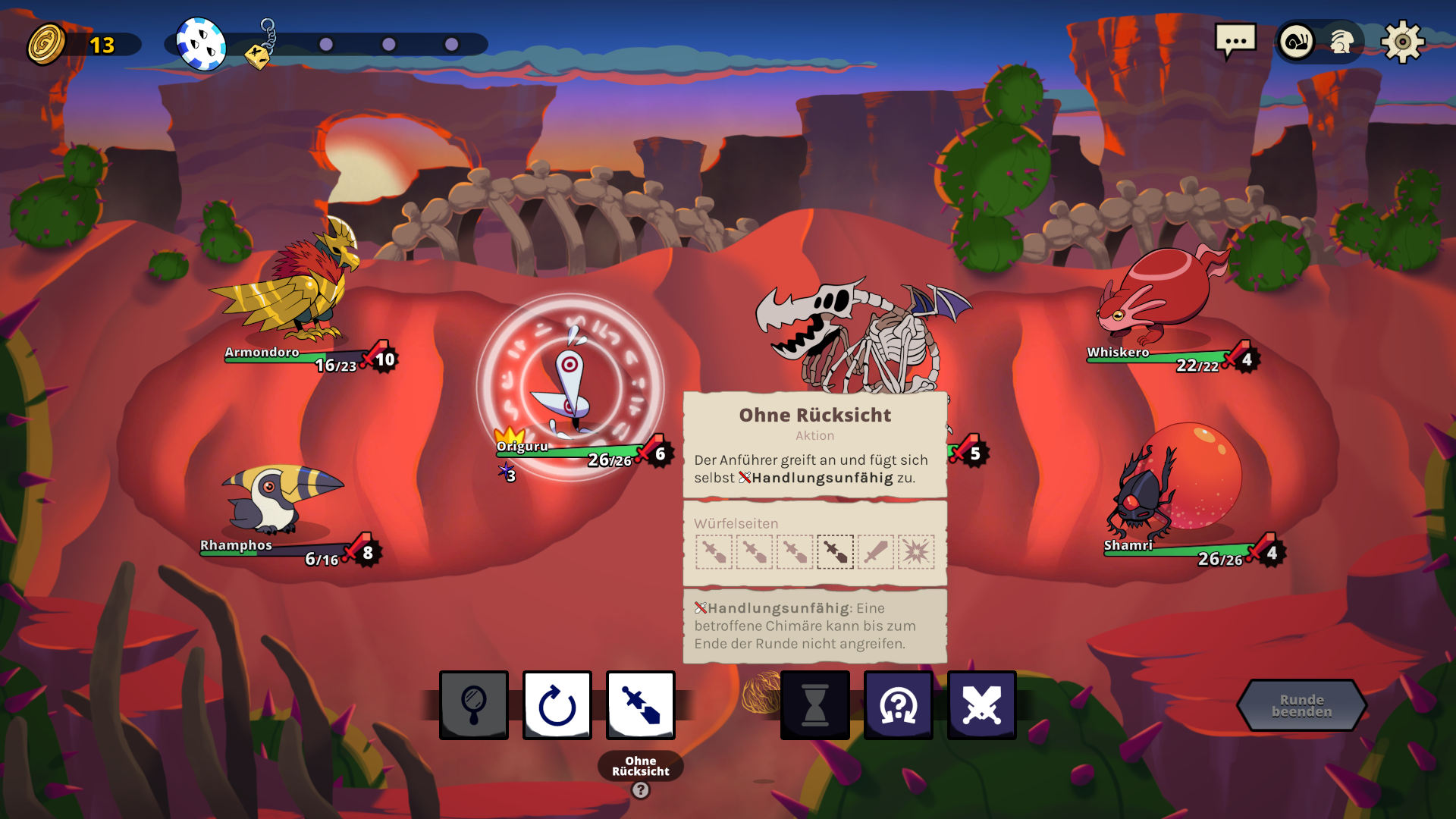Image resolution: width=1456 pixels, height=819 pixels.
Task: Select the magnifying glass die
Action: pos(474,705)
